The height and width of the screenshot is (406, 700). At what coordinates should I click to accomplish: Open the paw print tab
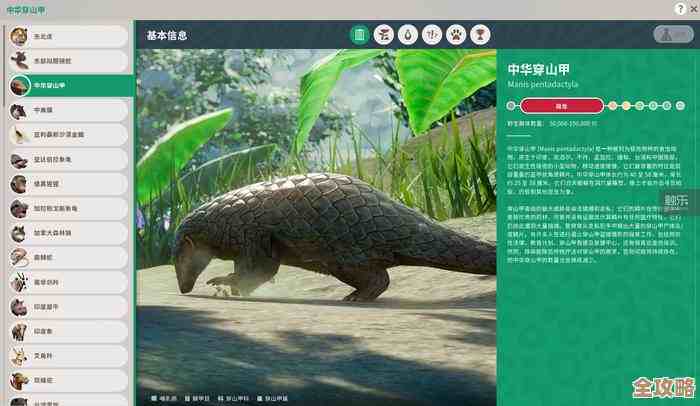click(x=456, y=35)
